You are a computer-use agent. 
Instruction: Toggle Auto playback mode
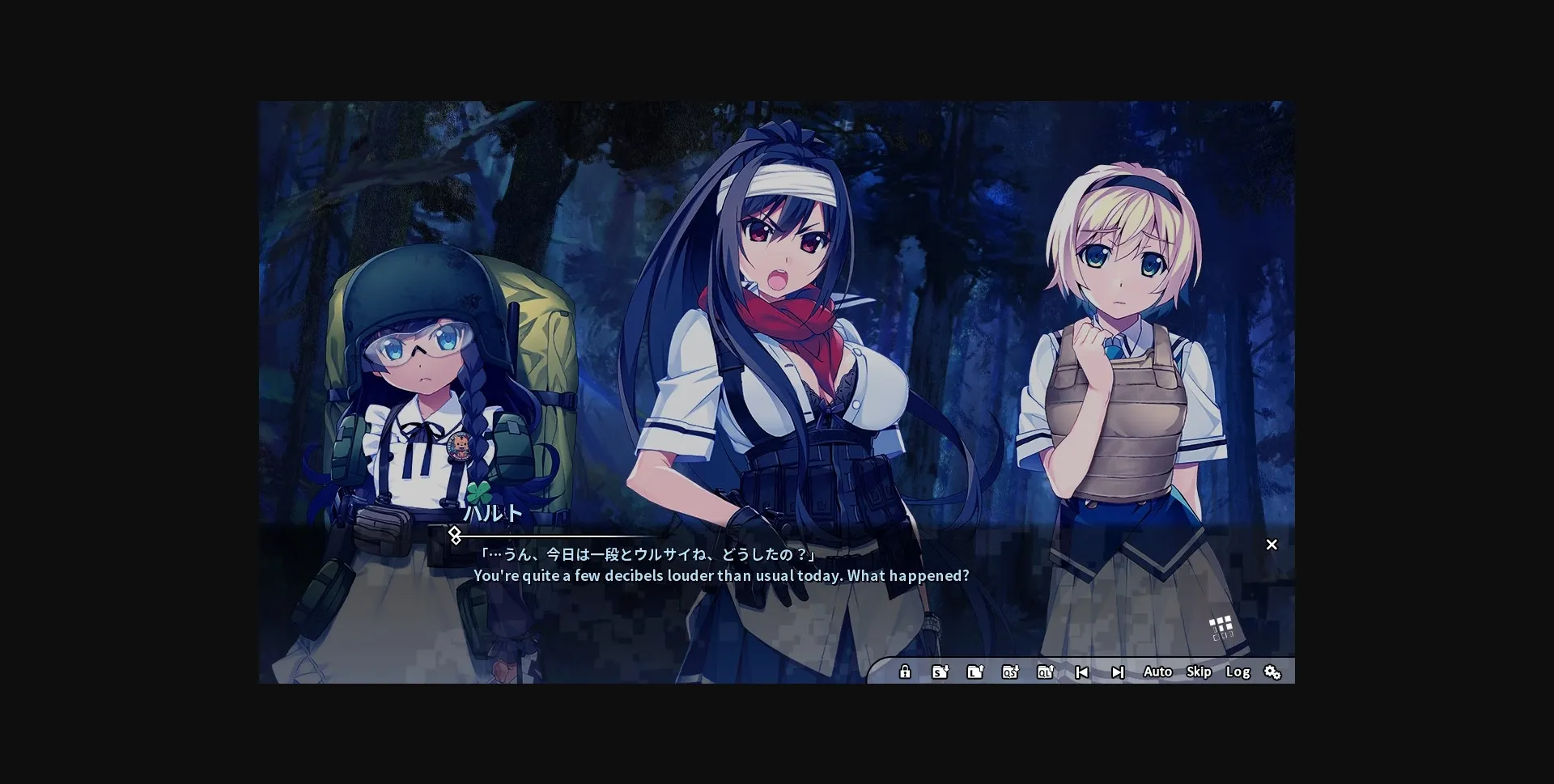(x=1158, y=672)
